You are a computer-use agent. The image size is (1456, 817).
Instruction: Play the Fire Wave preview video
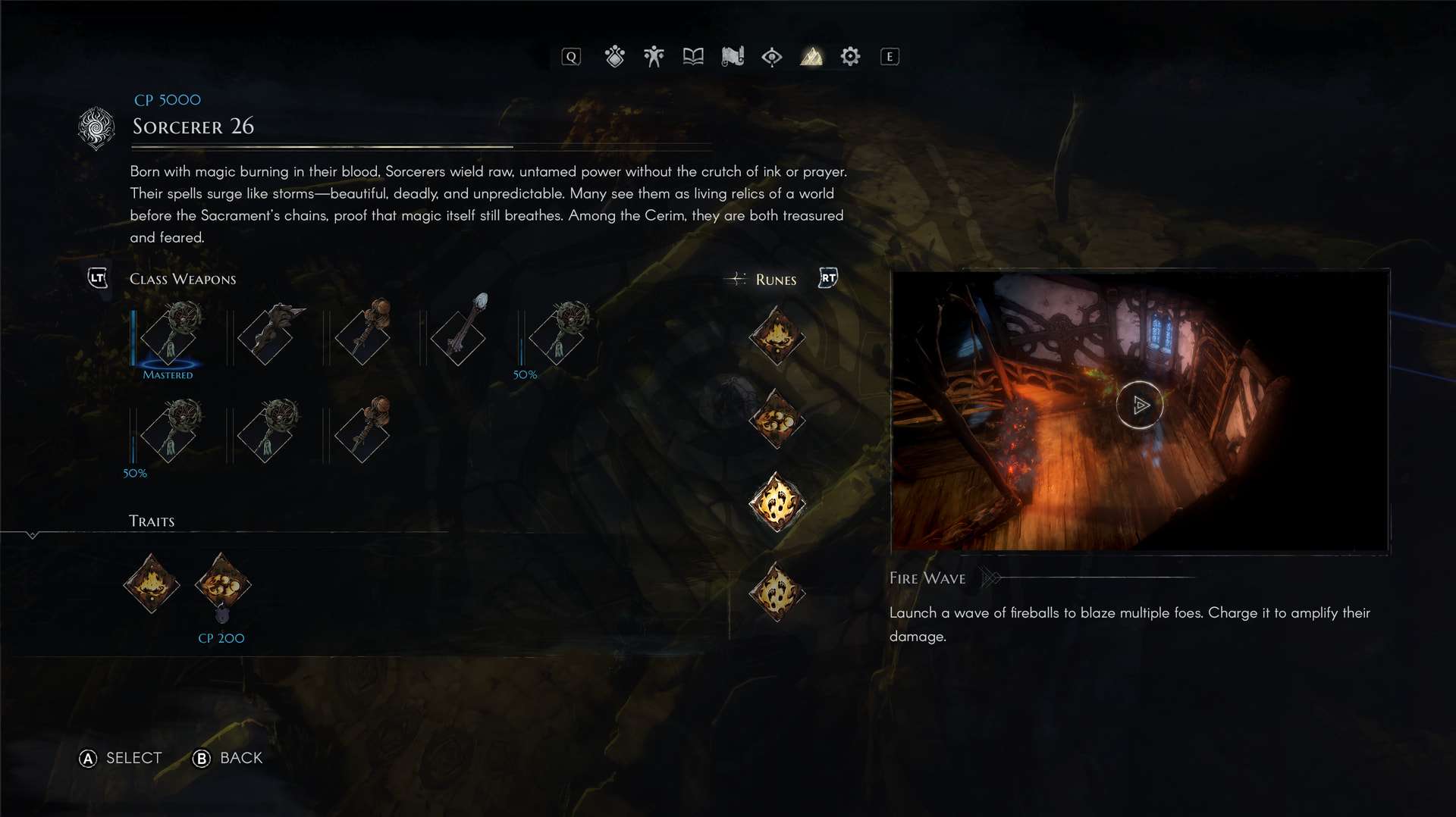(1139, 405)
